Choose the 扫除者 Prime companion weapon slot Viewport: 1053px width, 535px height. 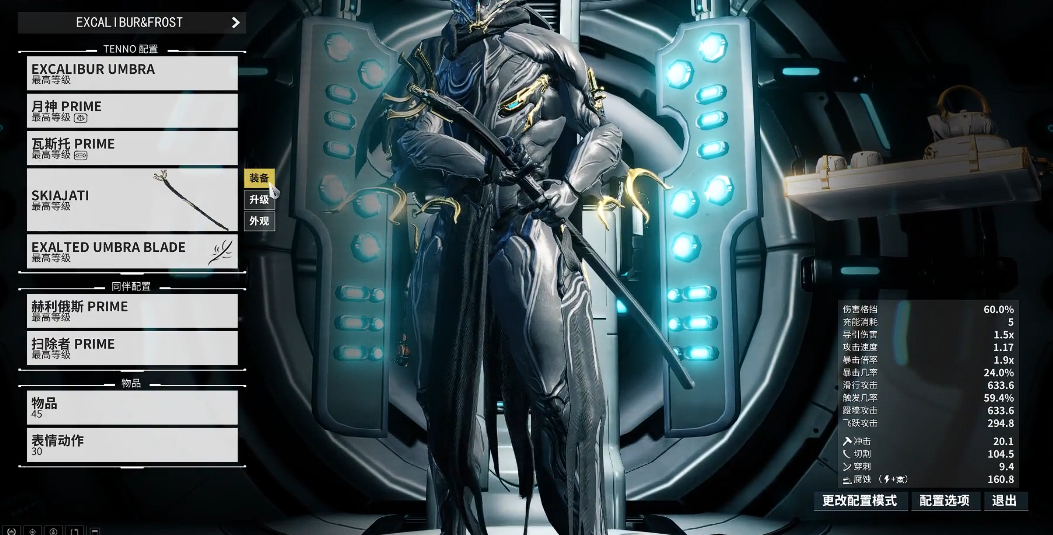click(132, 348)
